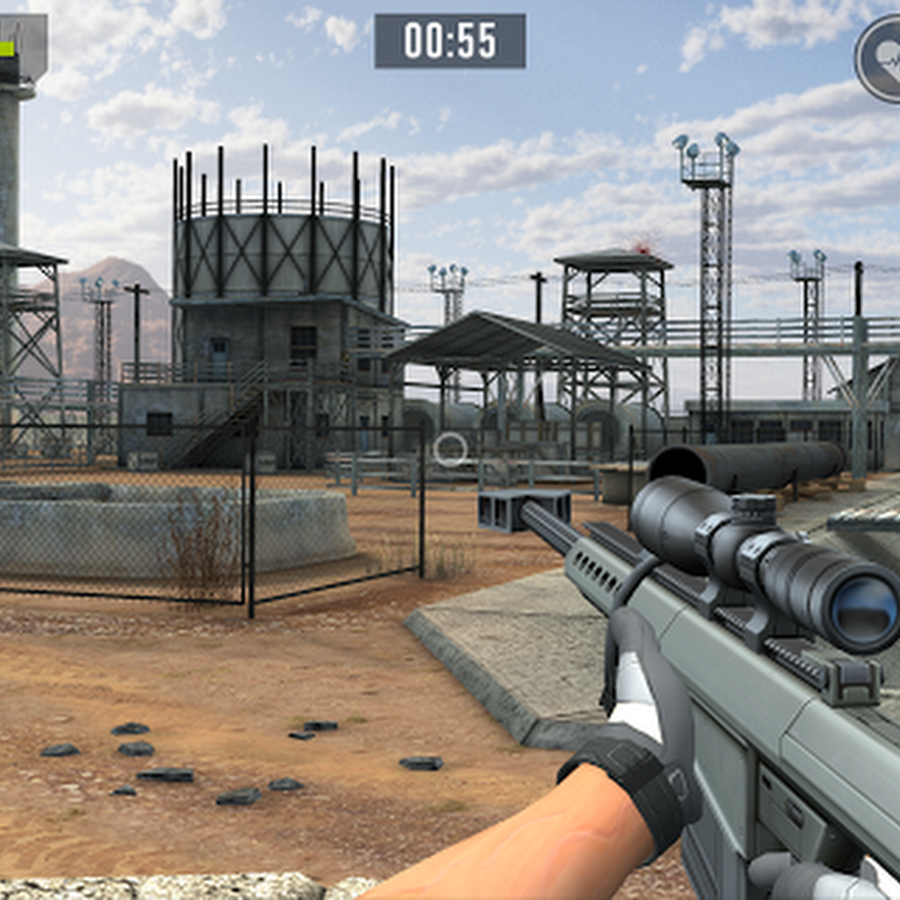Screen dimensions: 900x900
Task: Tap the heartbeat health button
Action: [x=881, y=58]
